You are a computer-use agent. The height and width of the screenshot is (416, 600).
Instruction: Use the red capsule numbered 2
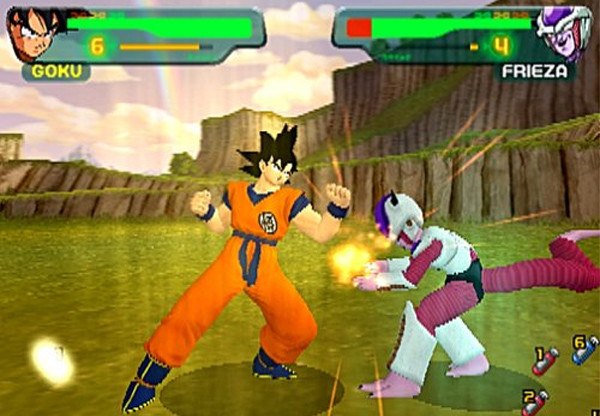537,403
